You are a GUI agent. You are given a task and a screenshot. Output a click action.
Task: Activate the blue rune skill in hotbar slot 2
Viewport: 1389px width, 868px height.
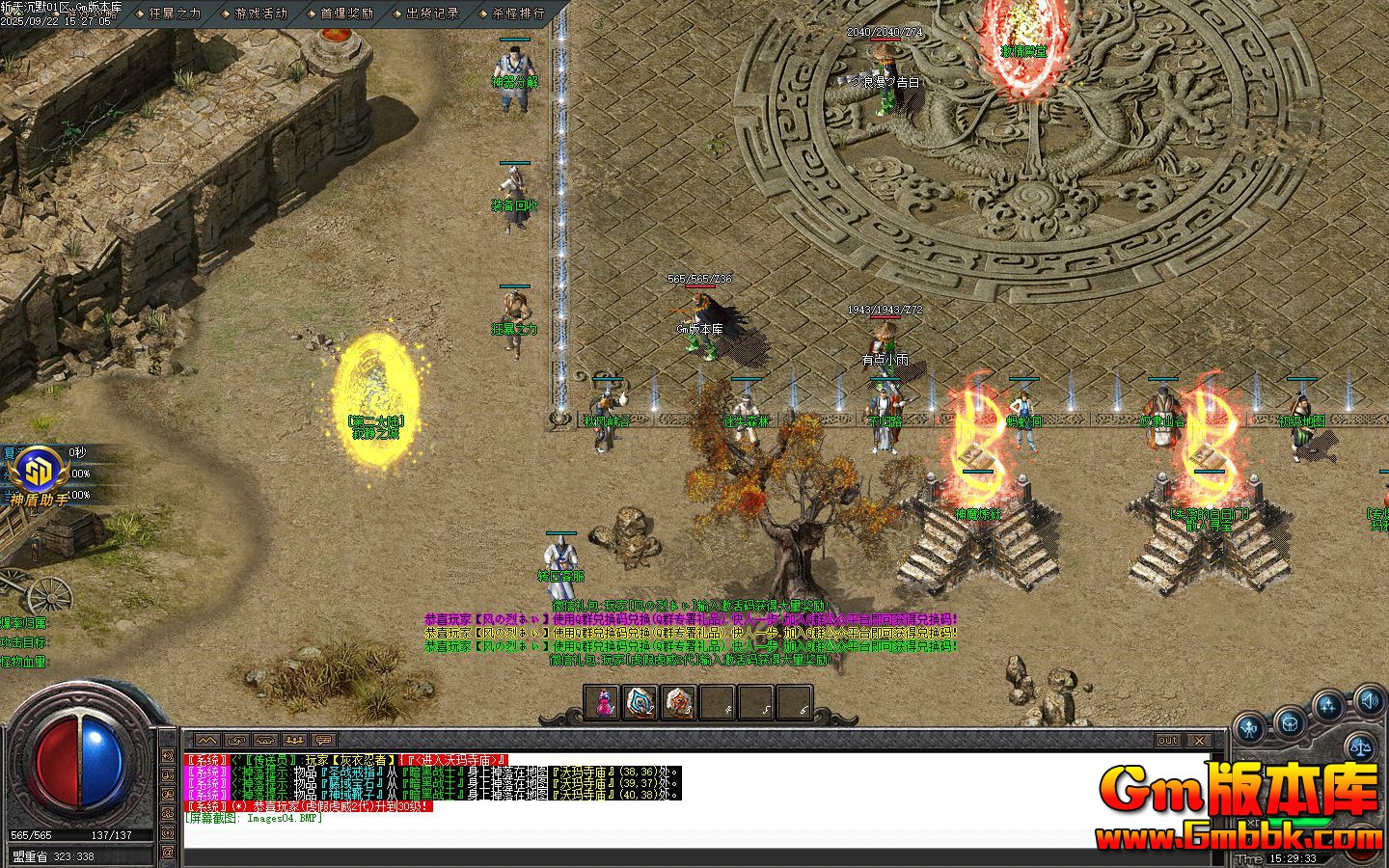click(x=640, y=699)
